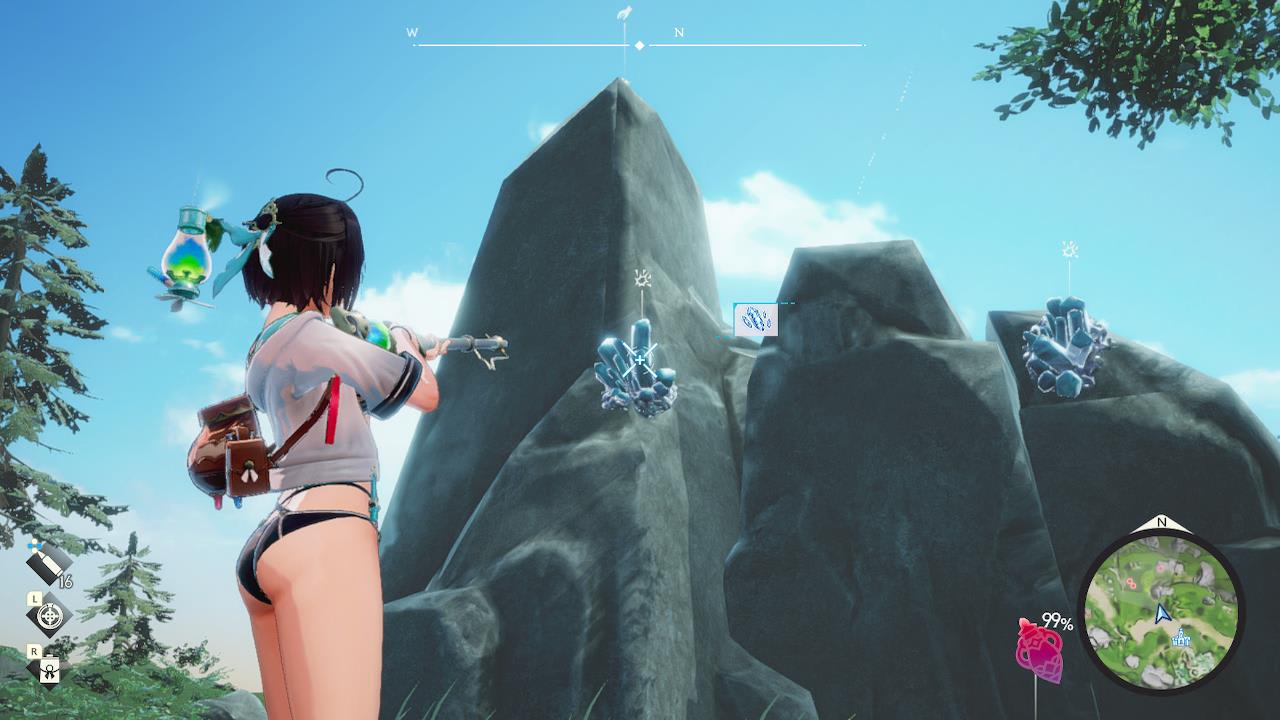Click a red enemy dot on the minimap
Image resolution: width=1280 pixels, height=720 pixels.
pos(1132,581)
